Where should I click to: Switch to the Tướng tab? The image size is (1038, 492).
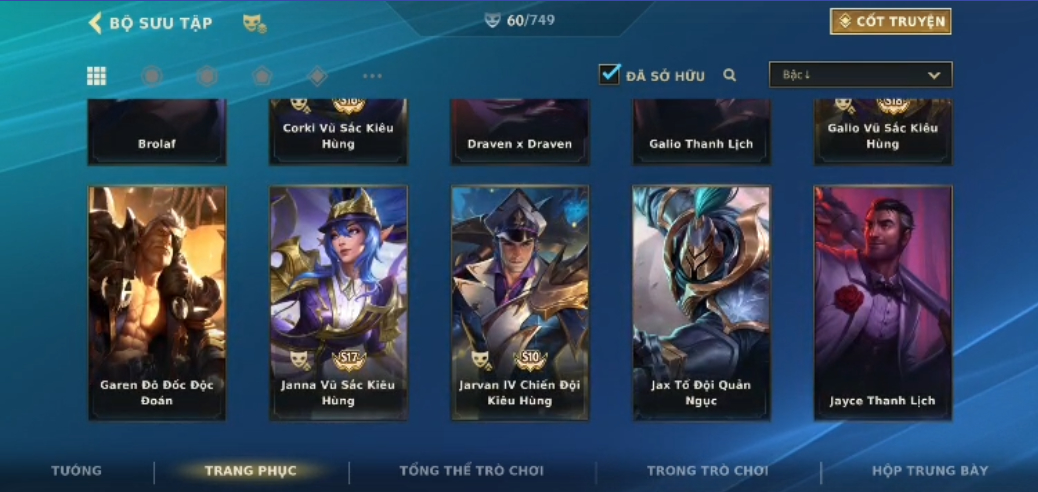point(77,471)
